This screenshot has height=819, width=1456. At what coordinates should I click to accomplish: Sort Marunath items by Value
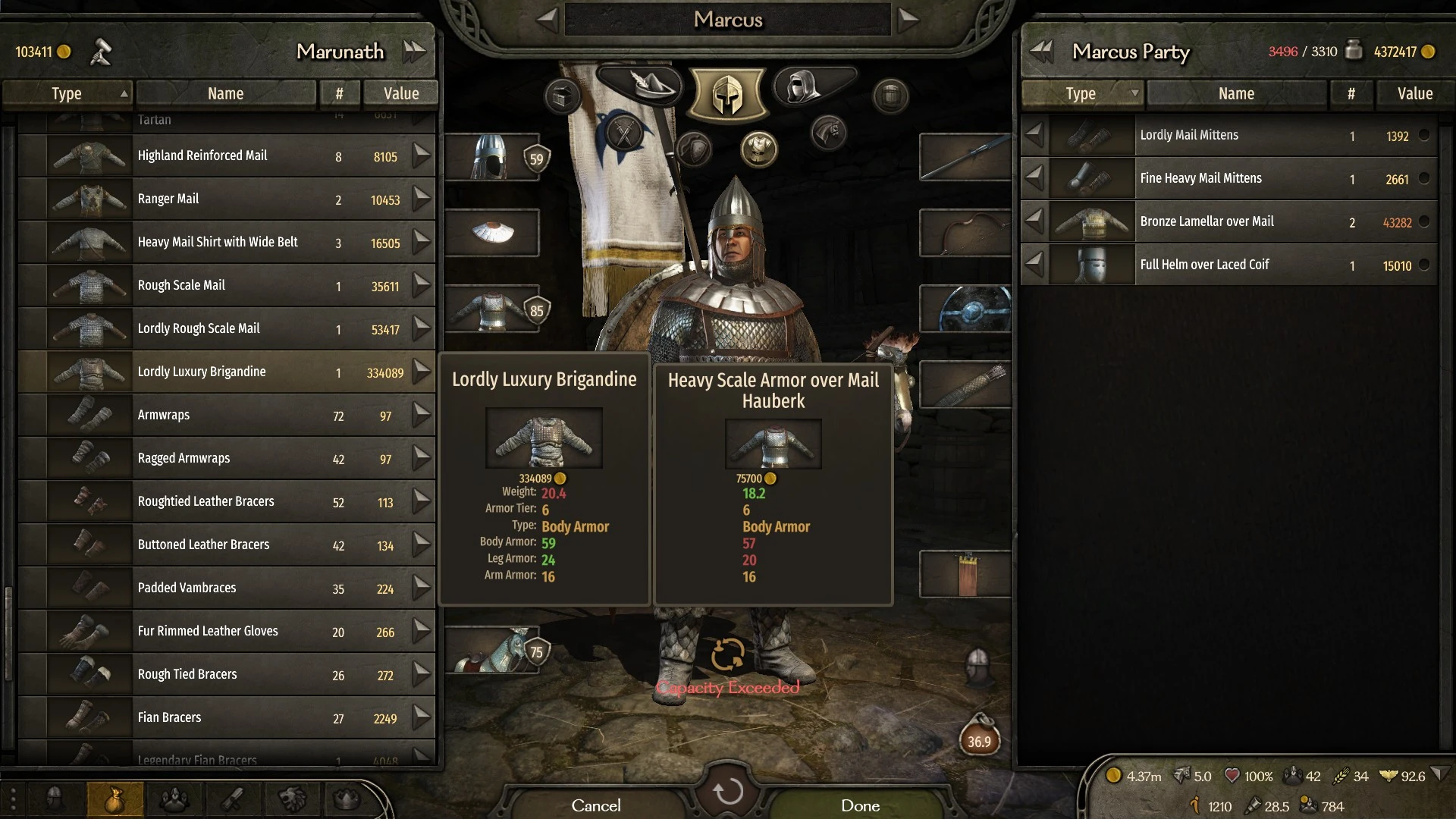click(x=400, y=94)
